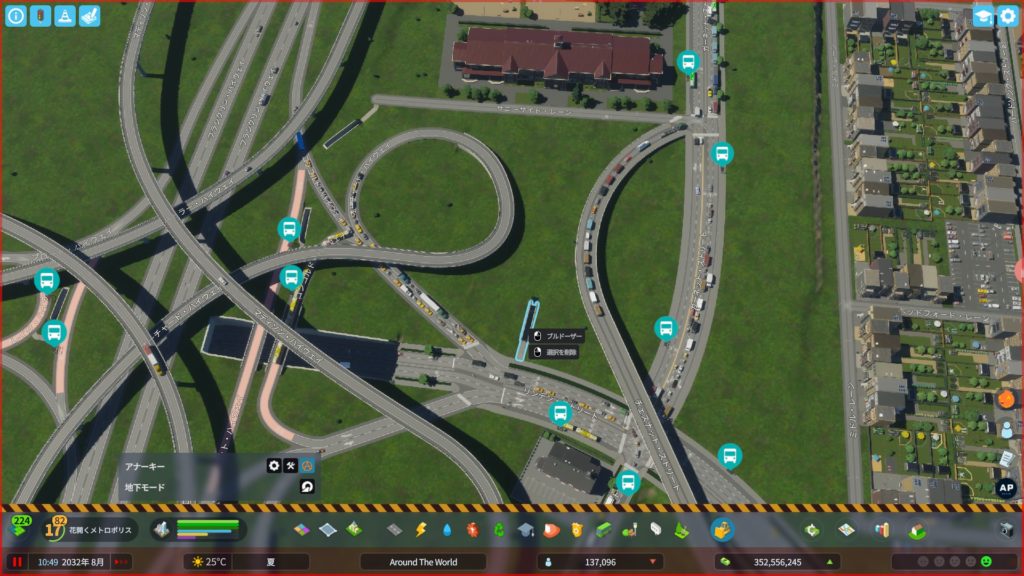Open the city money budget panel
Screen dimensions: 1024x576
pyautogui.click(x=777, y=562)
